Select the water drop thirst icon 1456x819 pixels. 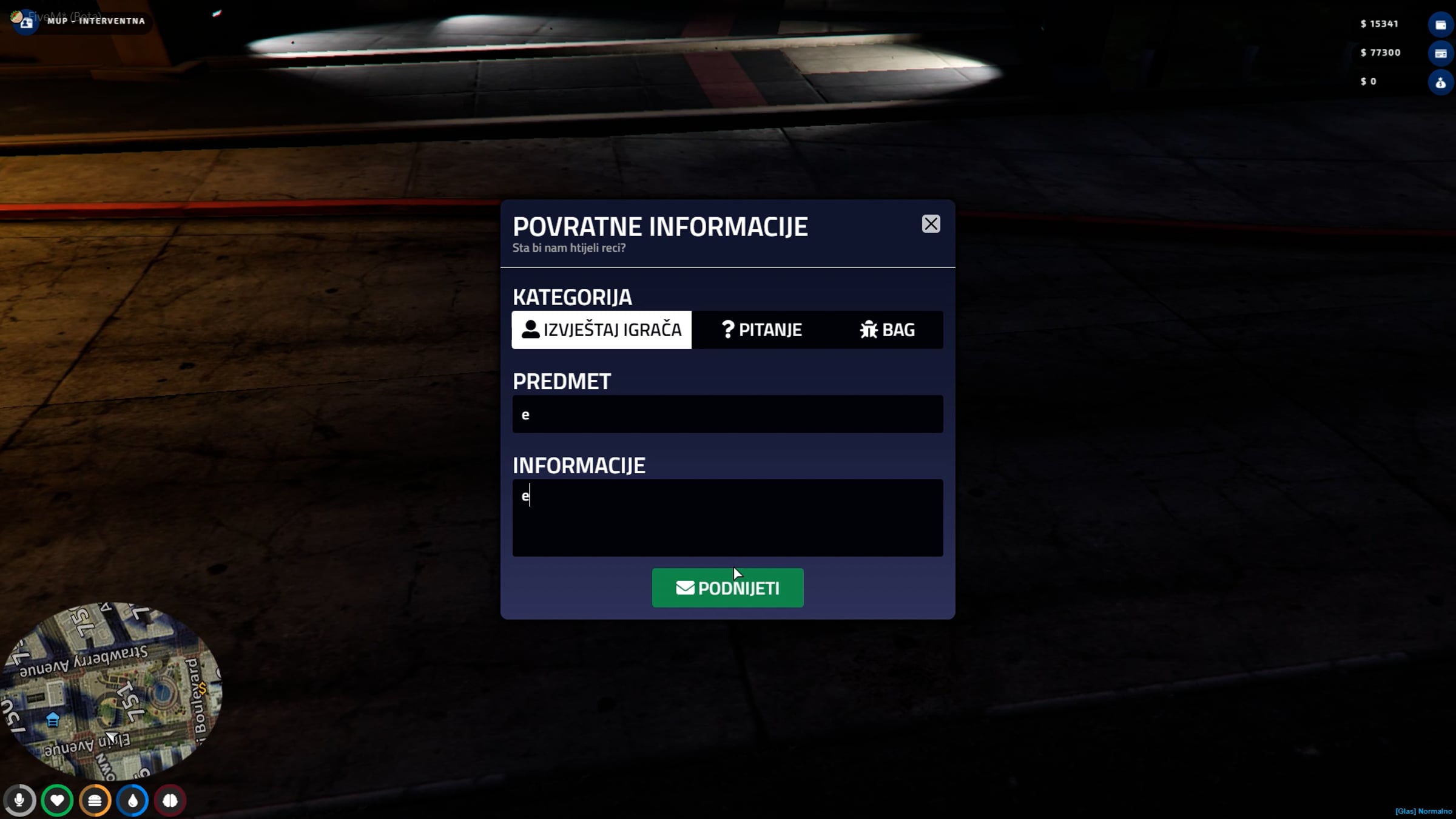[x=132, y=801]
